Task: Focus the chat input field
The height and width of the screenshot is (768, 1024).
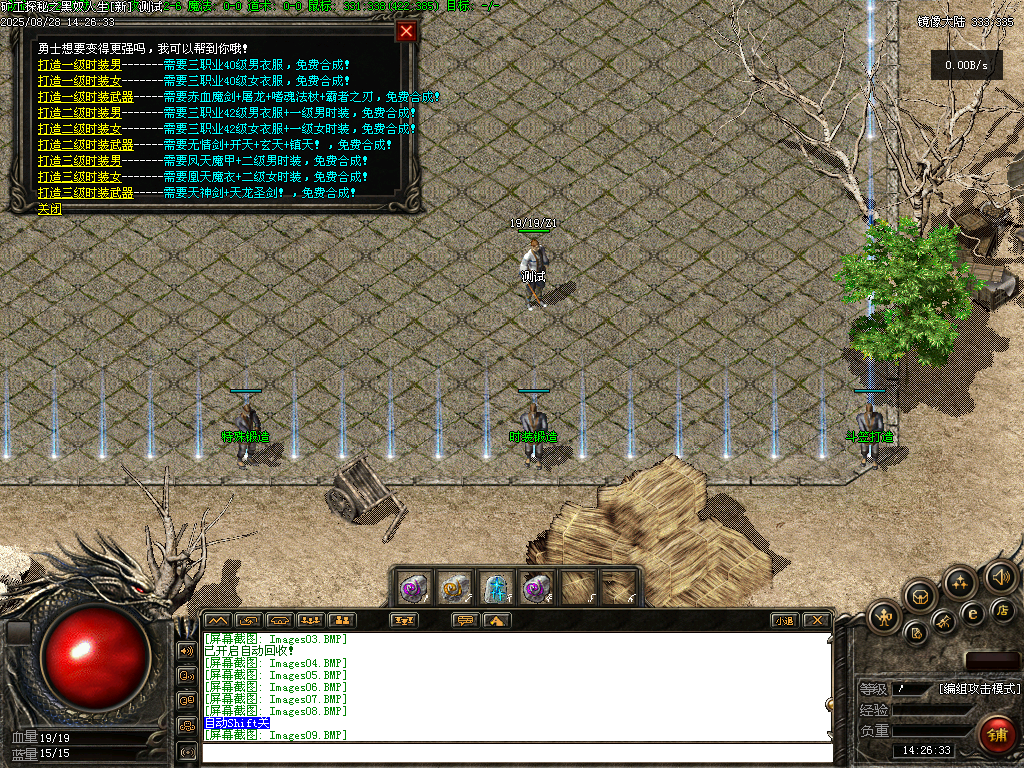Action: [x=515, y=752]
